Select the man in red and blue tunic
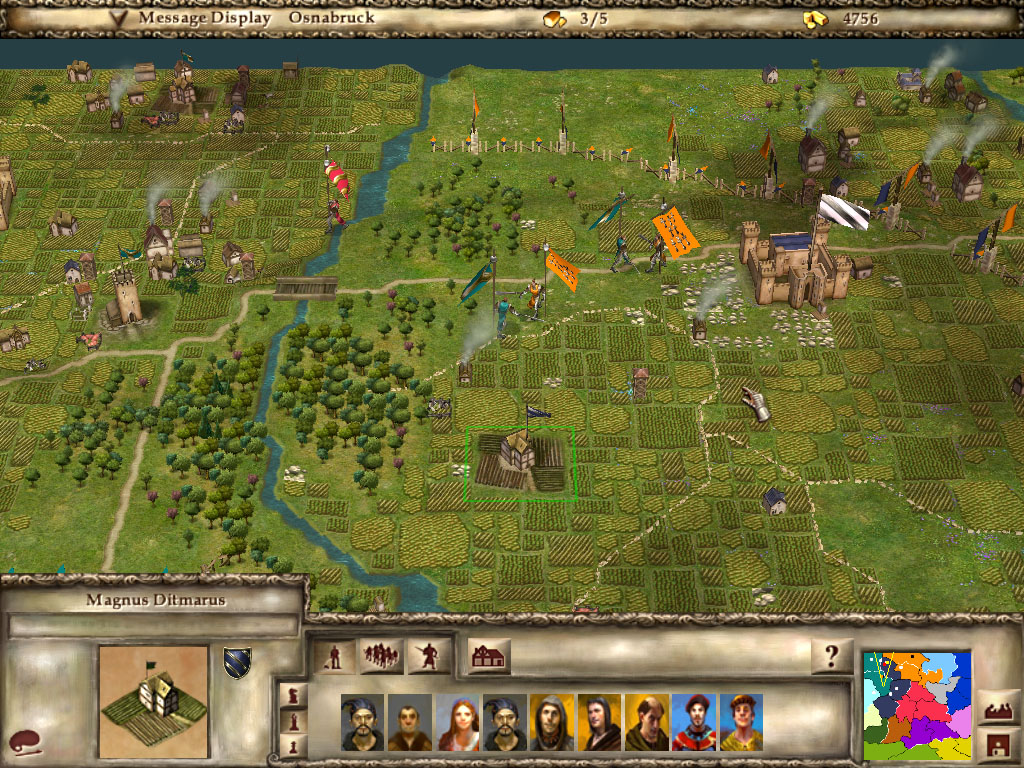The width and height of the screenshot is (1024, 768). click(694, 722)
